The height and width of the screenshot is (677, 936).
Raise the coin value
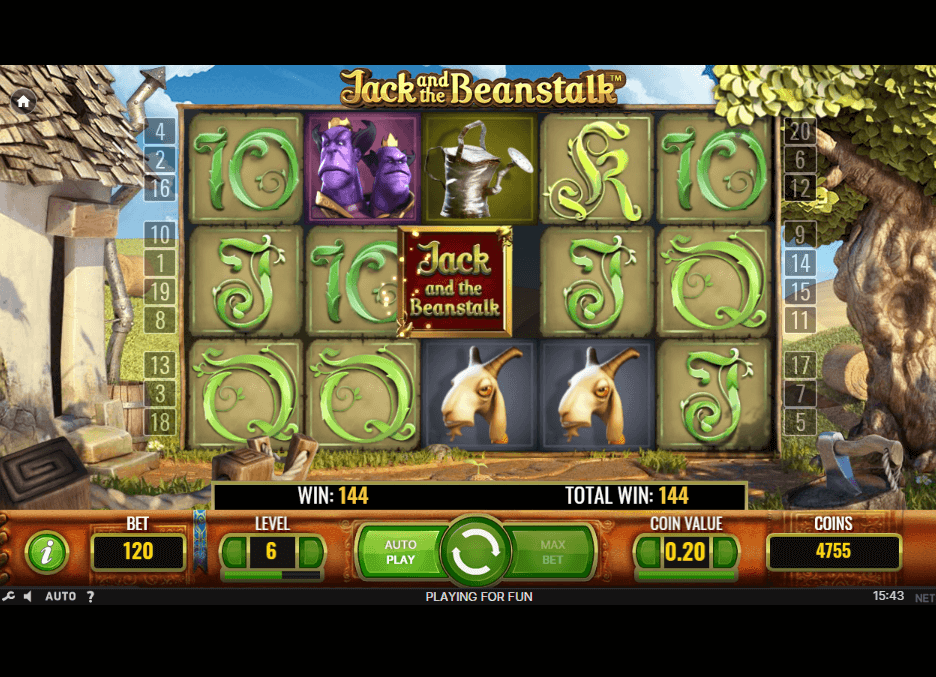[x=726, y=552]
